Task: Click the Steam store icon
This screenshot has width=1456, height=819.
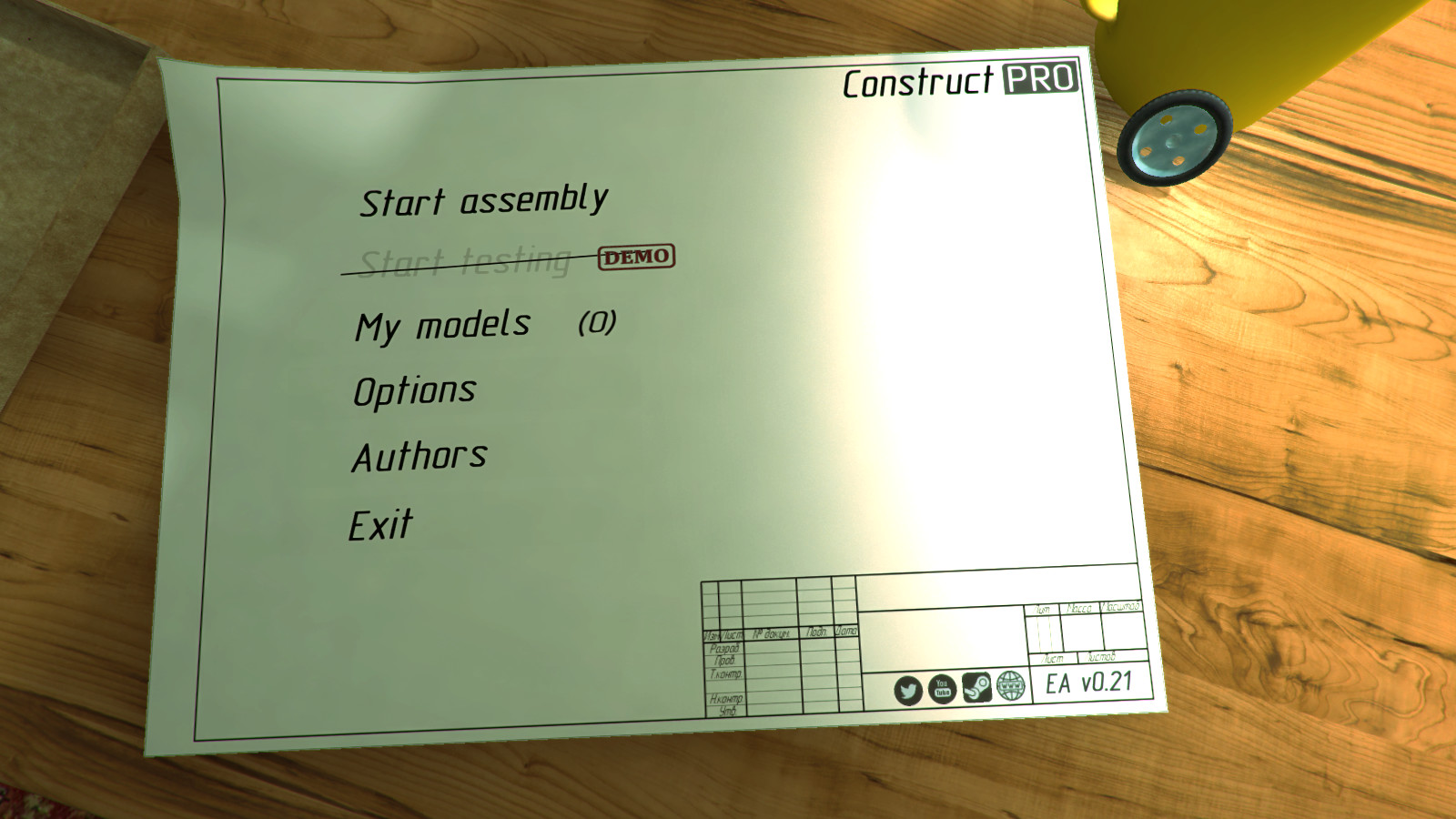Action: tap(977, 687)
